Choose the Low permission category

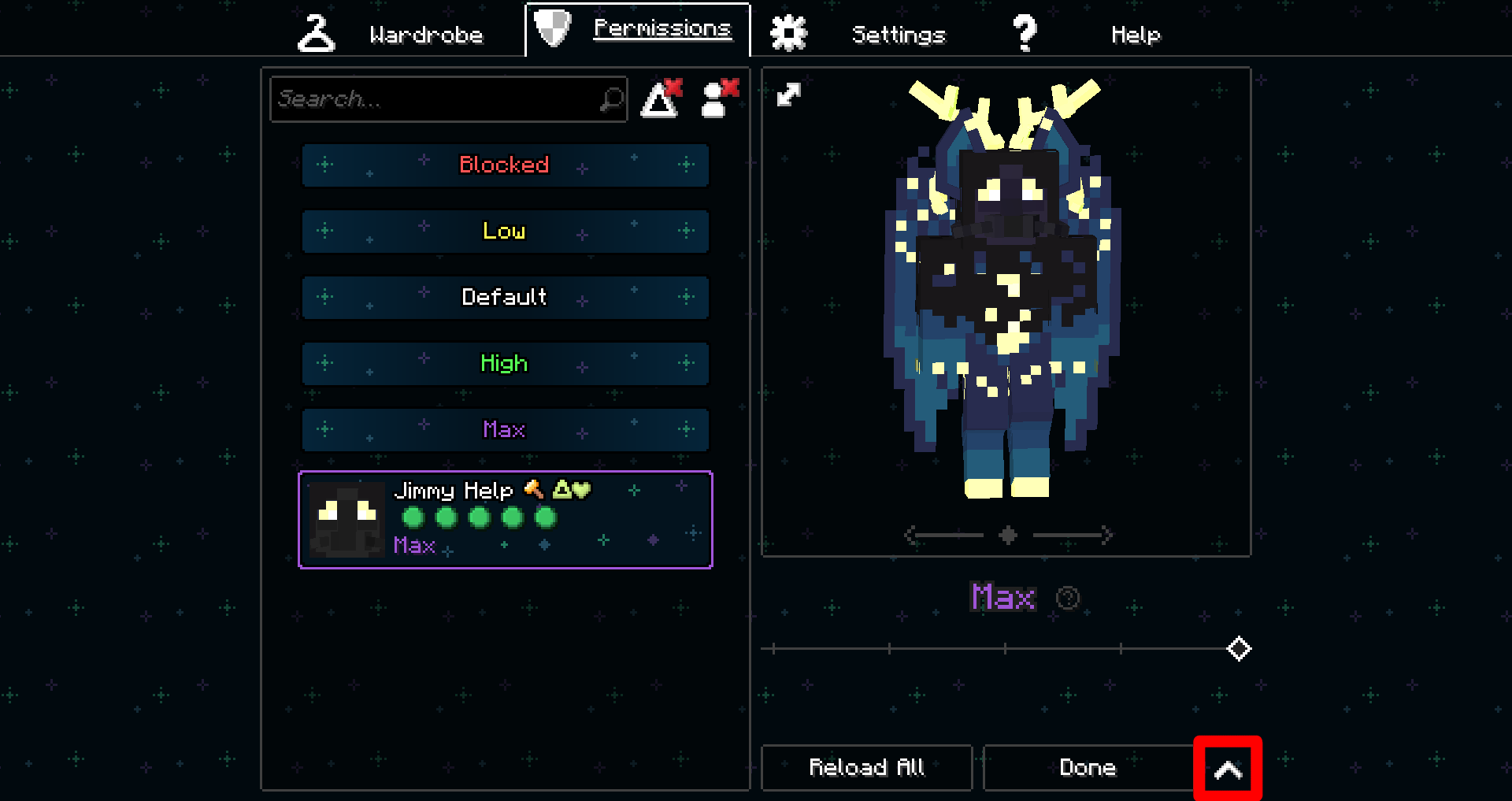[505, 232]
